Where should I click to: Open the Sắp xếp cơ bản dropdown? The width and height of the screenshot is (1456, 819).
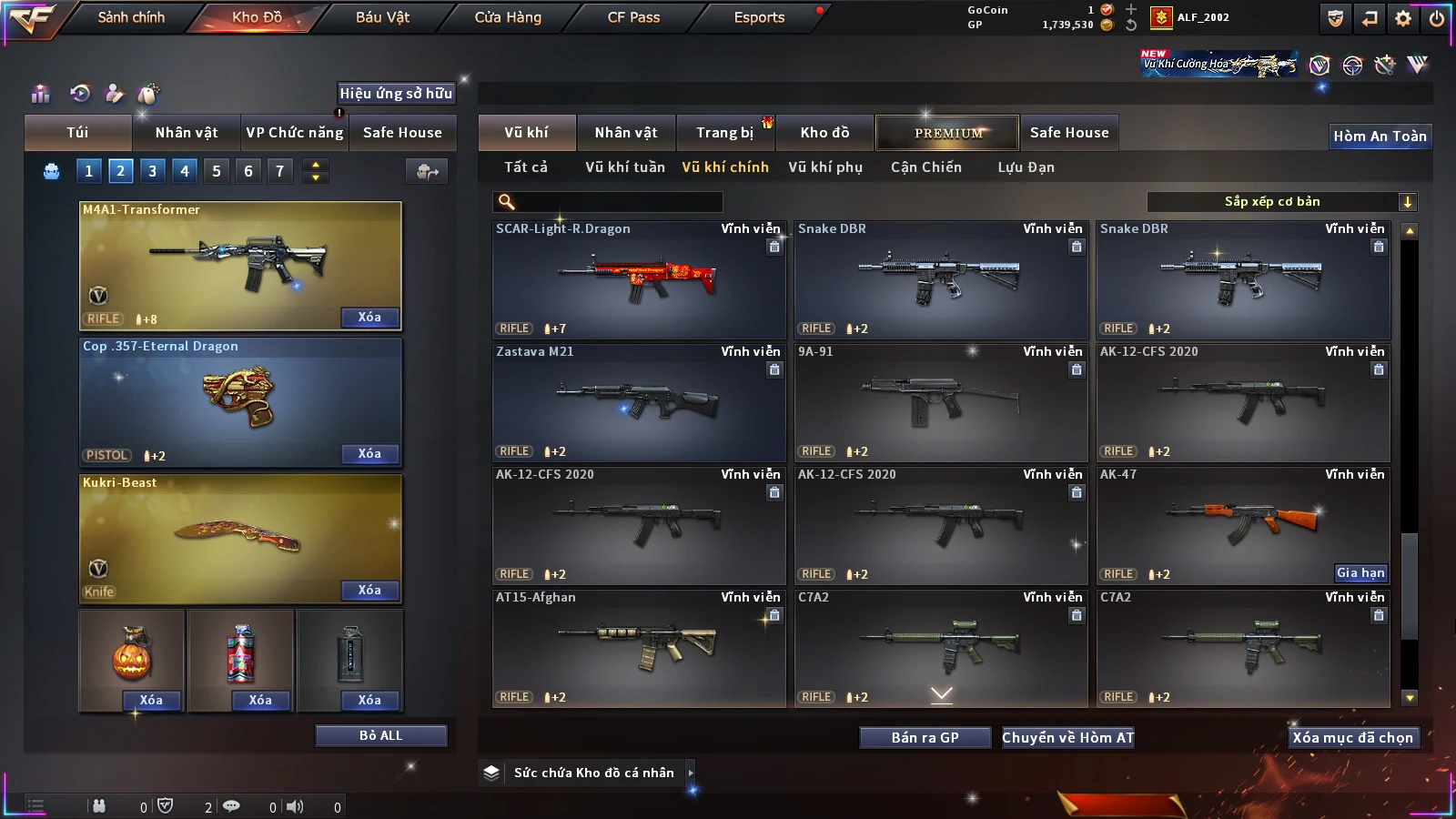point(1281,202)
